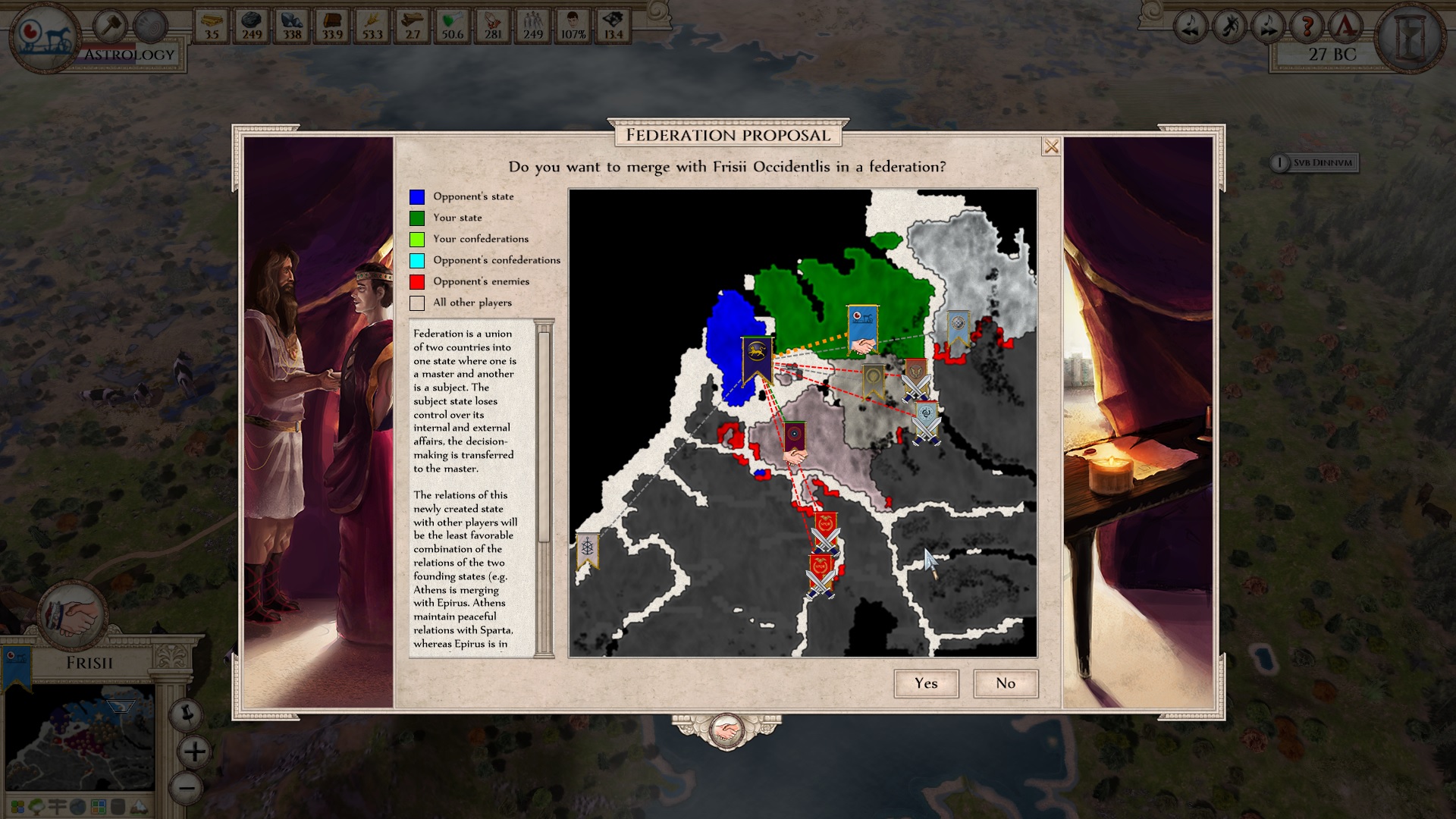Select the mountain terrain map filter

[140, 806]
